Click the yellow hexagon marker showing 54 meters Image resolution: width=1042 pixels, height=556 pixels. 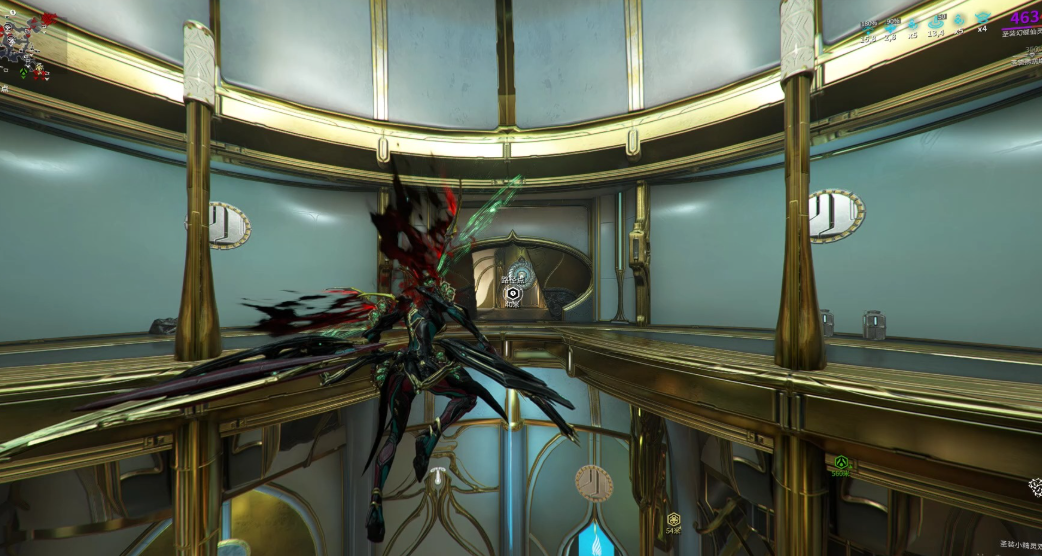(x=674, y=519)
